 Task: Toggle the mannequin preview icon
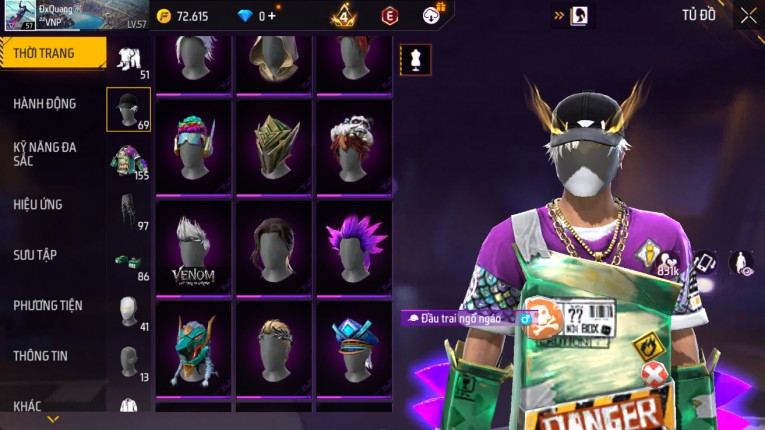click(416, 60)
